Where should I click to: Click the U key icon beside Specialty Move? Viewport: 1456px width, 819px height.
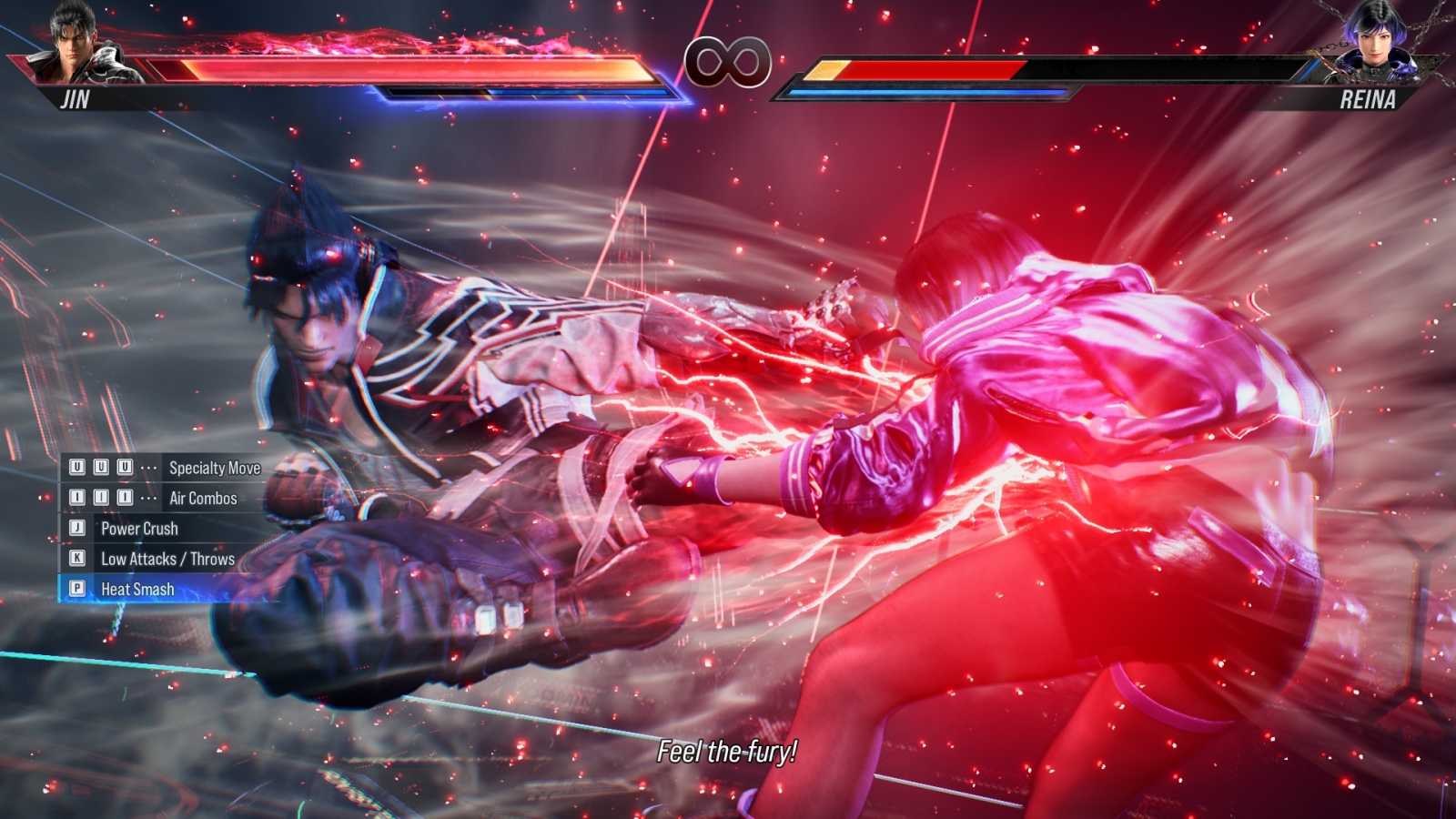tap(78, 467)
